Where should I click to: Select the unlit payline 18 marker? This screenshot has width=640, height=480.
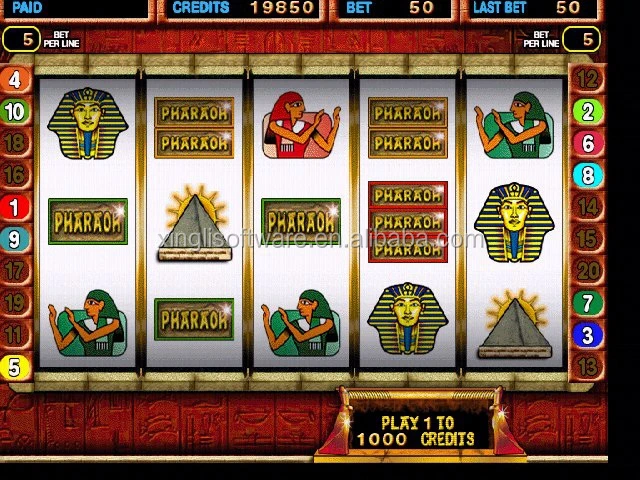(x=15, y=142)
